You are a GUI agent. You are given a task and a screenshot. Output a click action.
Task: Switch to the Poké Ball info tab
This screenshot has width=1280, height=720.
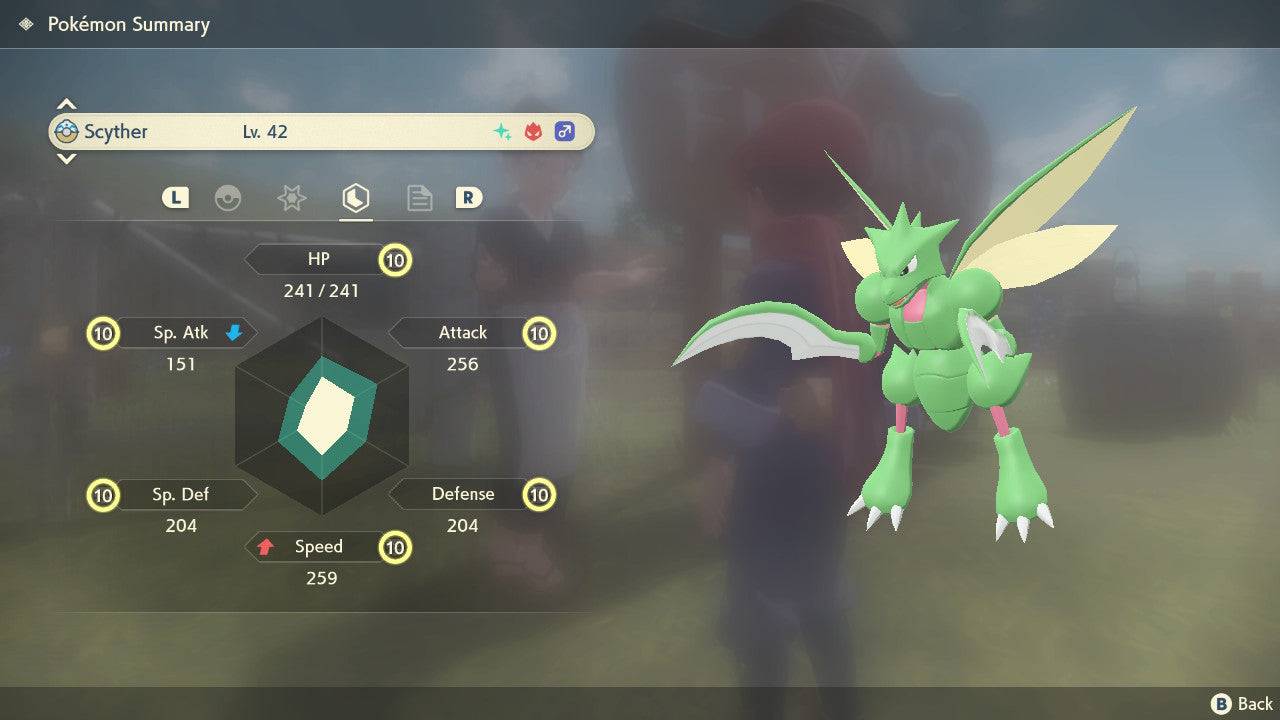click(228, 198)
